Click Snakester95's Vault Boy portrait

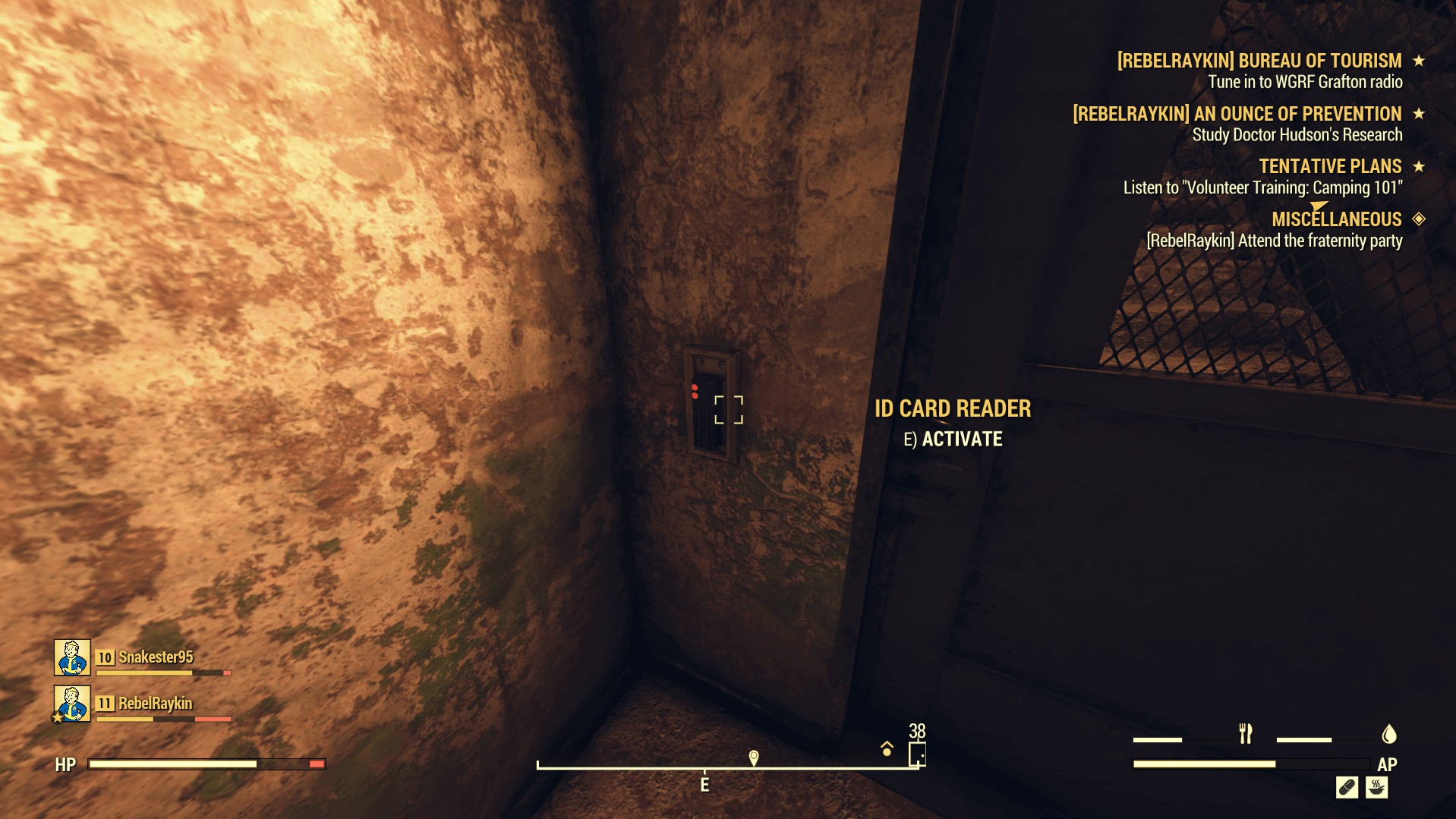[71, 658]
